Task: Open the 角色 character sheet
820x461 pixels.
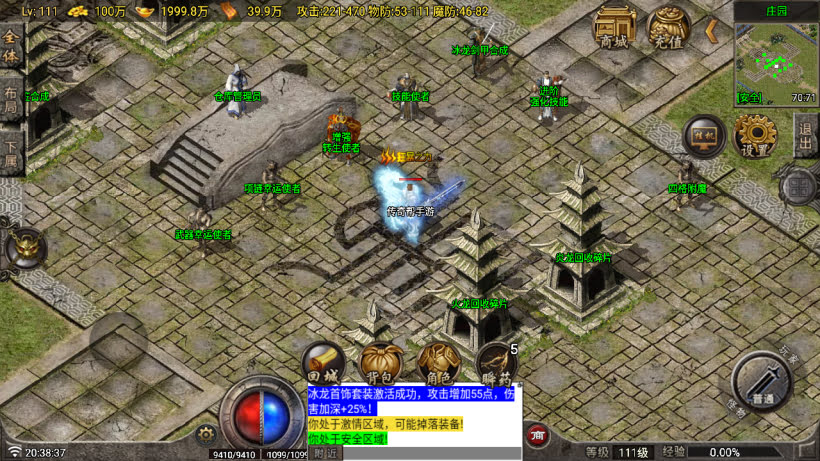Action: point(438,364)
